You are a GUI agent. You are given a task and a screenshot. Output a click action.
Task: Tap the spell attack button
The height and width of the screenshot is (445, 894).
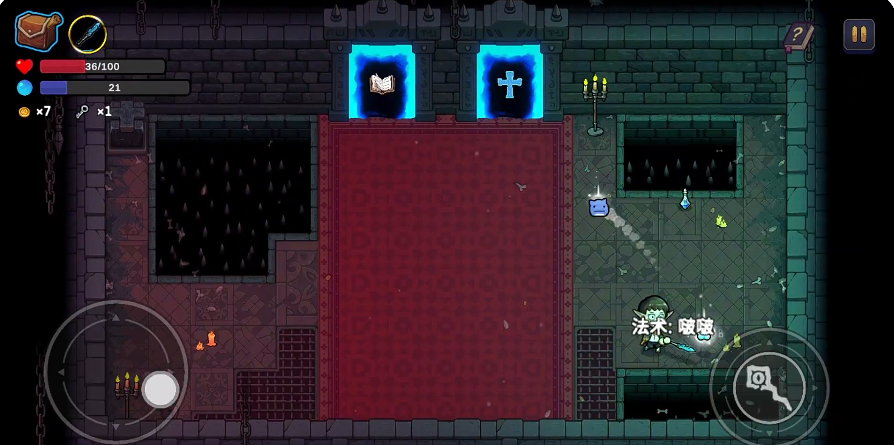768,387
